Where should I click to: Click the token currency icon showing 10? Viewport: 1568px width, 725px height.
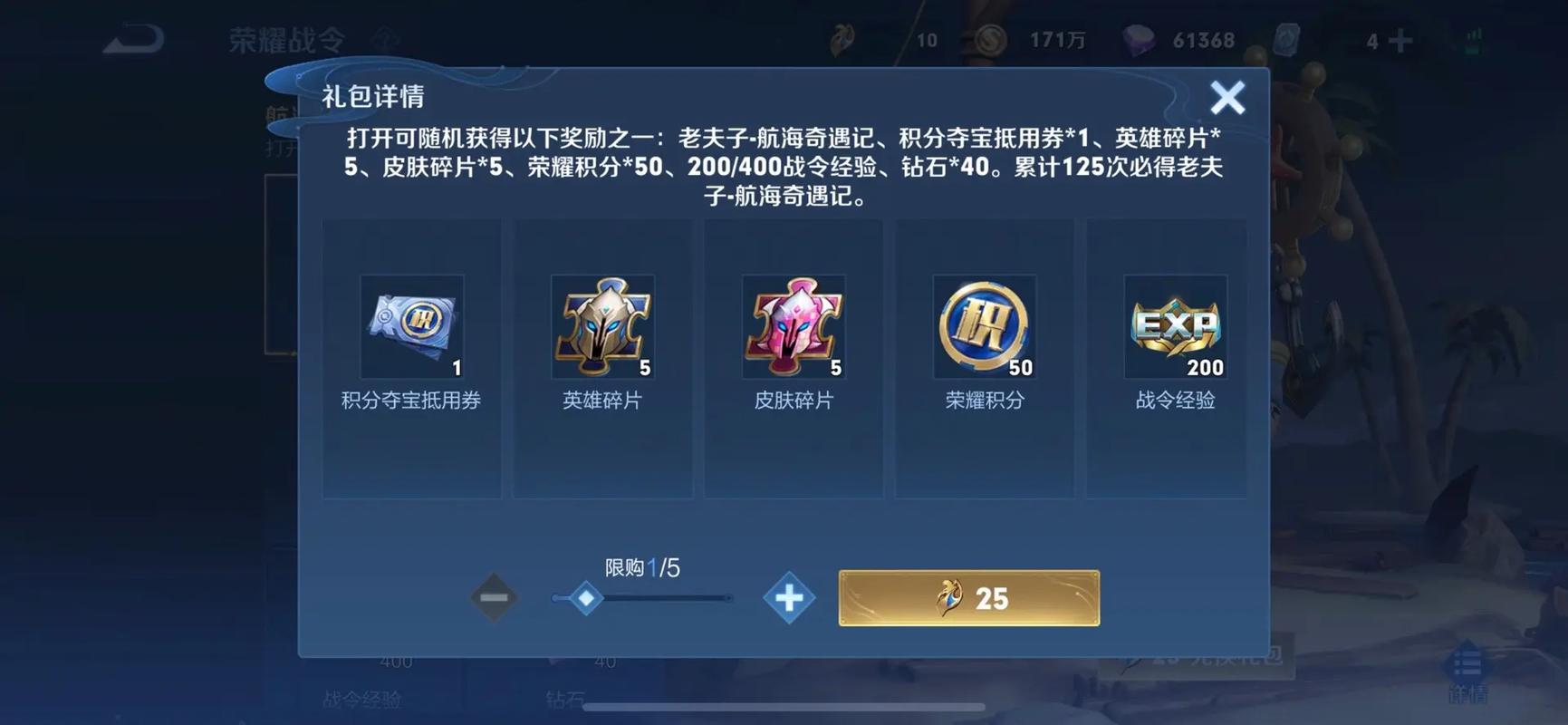842,40
